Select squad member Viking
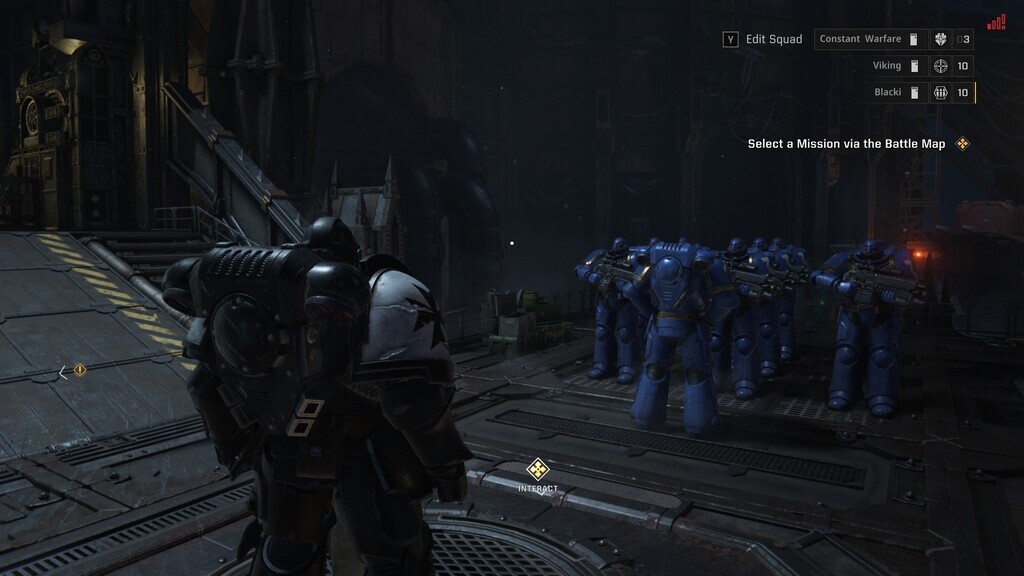 [x=887, y=66]
